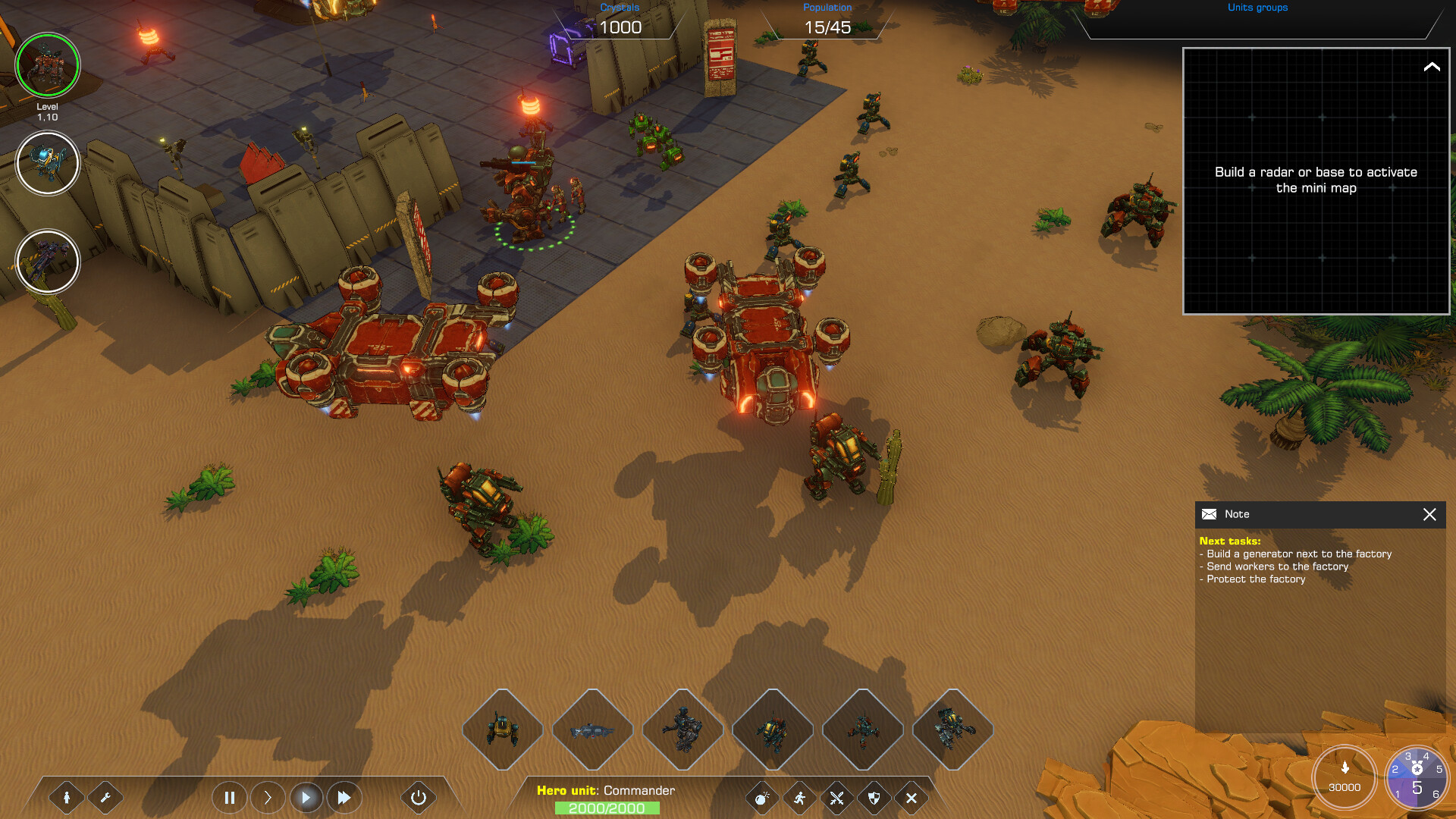Select the worker unit icon bottom left
Screen dimensions: 1456x819
67,798
